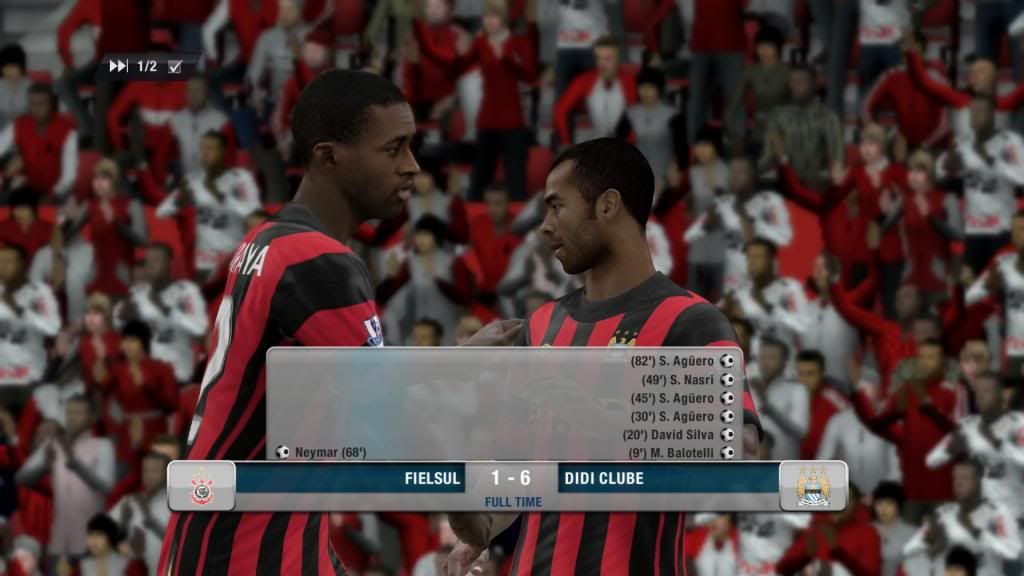
Task: Click the skip-forward arrows icon
Action: [x=118, y=66]
